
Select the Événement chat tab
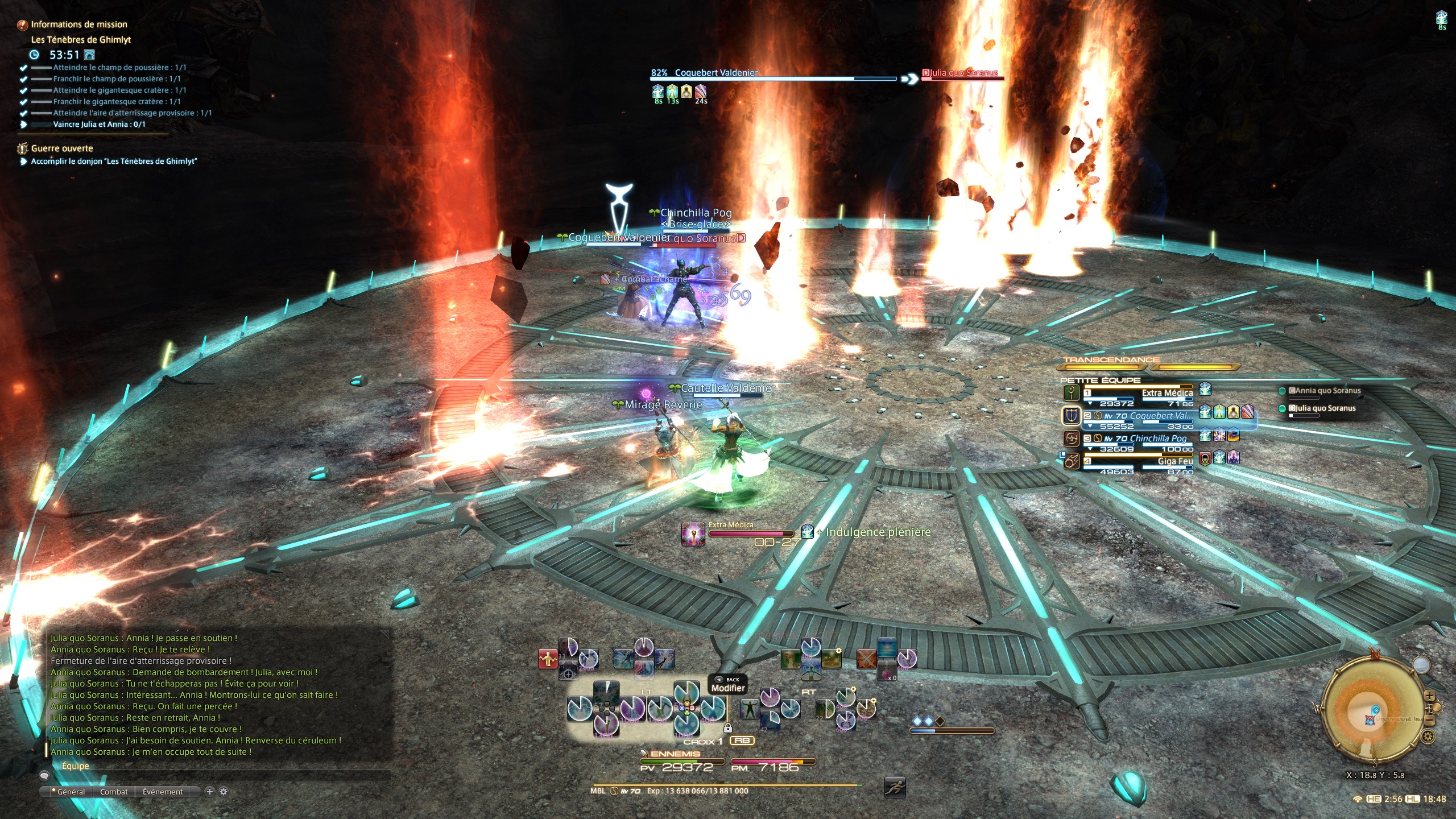(163, 792)
